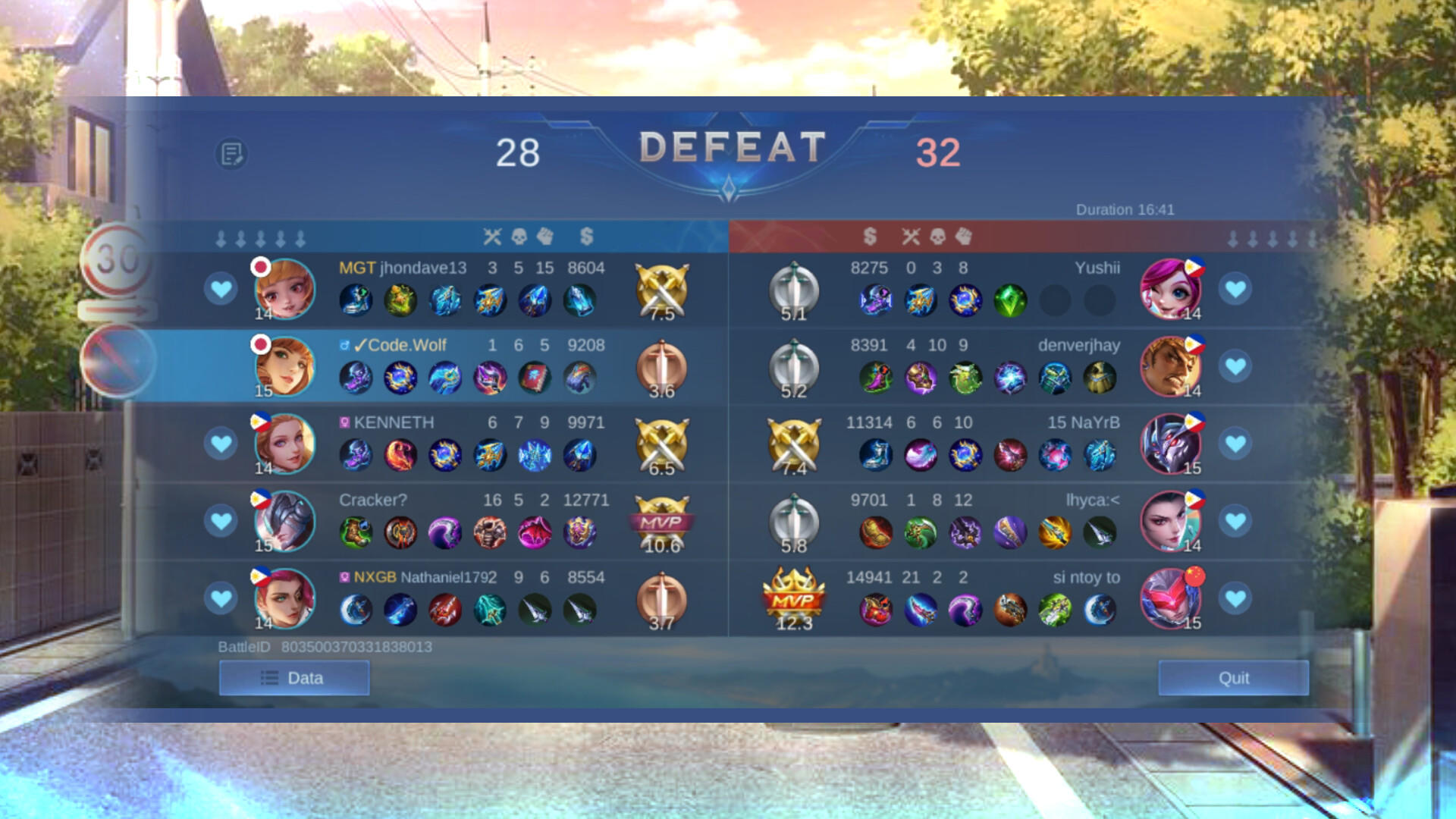Image resolution: width=1456 pixels, height=819 pixels.
Task: Open the Data panel
Action: 293,677
